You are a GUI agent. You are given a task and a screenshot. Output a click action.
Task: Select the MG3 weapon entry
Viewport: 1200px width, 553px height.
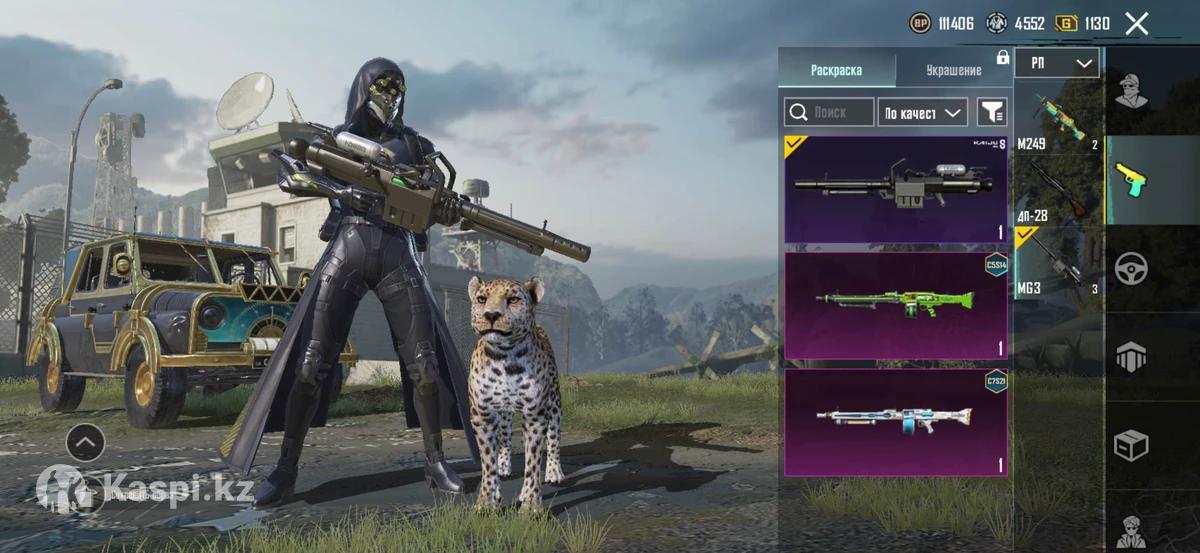(1059, 264)
